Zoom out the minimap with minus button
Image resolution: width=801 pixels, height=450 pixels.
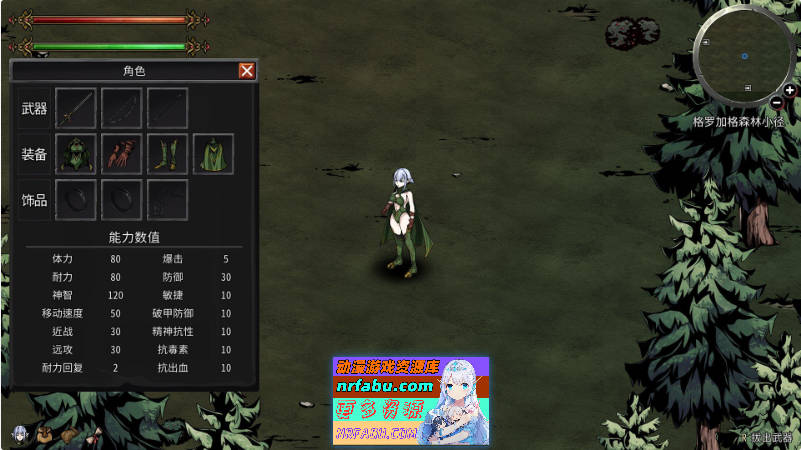click(777, 102)
